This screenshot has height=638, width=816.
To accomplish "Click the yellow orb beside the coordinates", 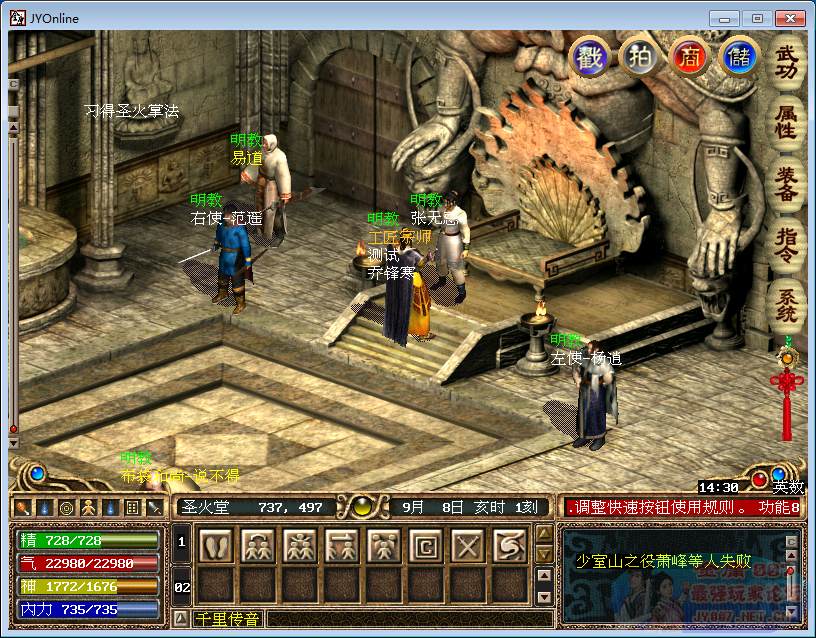I will click(x=360, y=507).
